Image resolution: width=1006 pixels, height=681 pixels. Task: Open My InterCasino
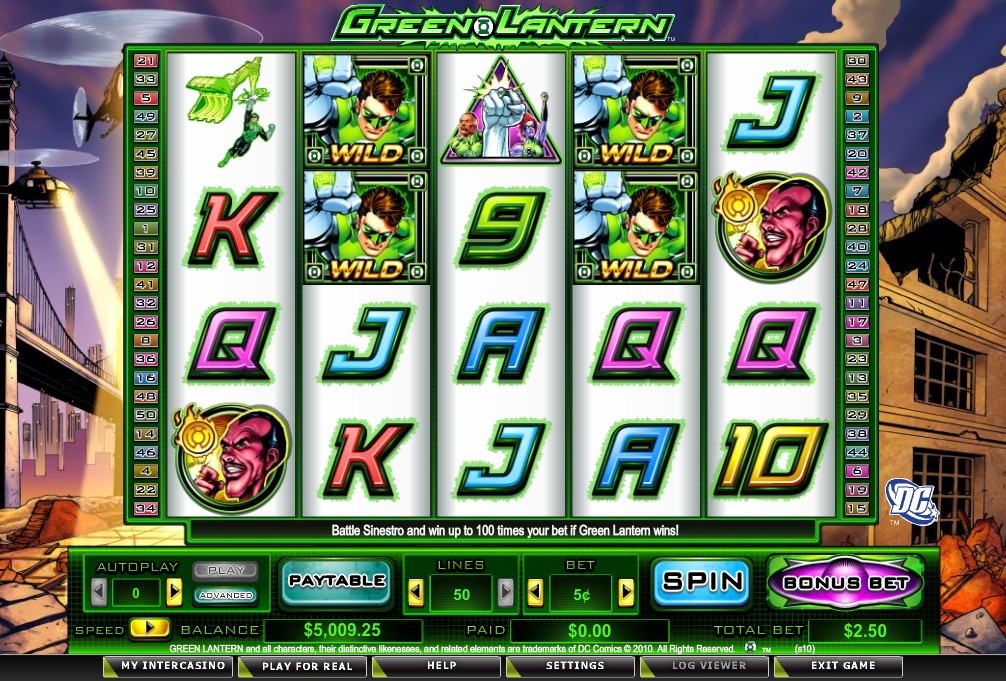point(158,666)
